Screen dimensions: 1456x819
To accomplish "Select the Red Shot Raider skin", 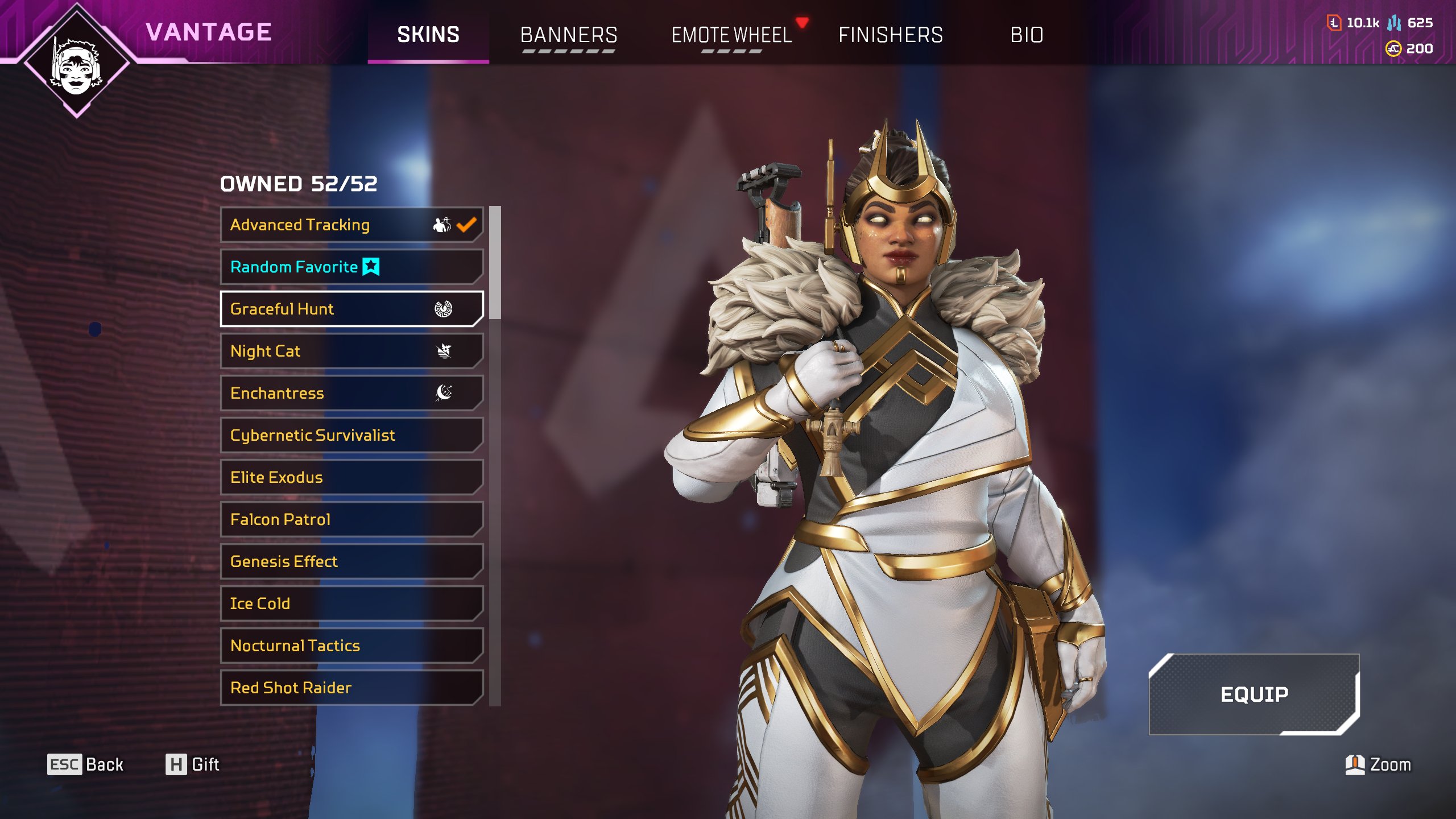I will [x=351, y=688].
